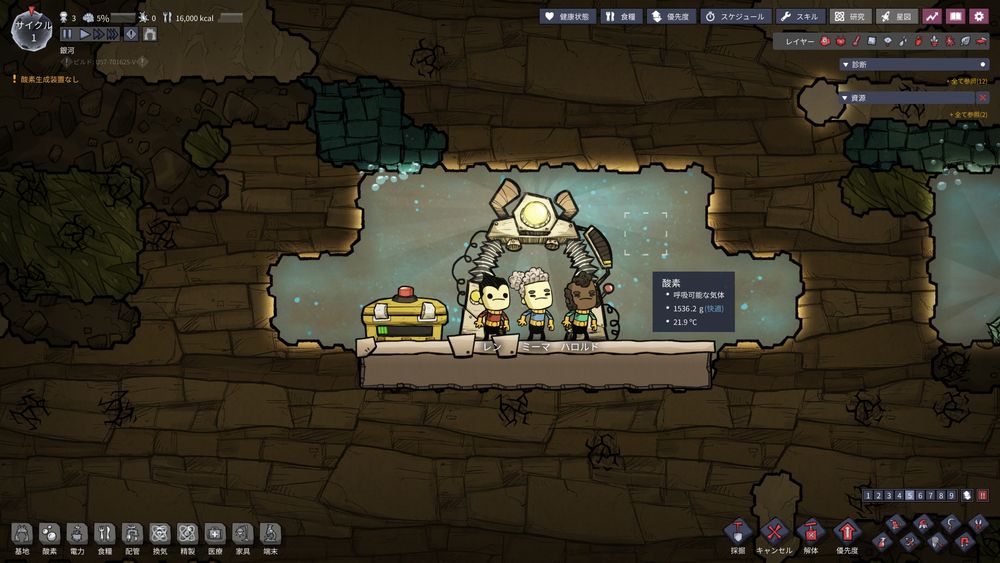
Task: Open the スキル skills screen
Action: pyautogui.click(x=799, y=17)
